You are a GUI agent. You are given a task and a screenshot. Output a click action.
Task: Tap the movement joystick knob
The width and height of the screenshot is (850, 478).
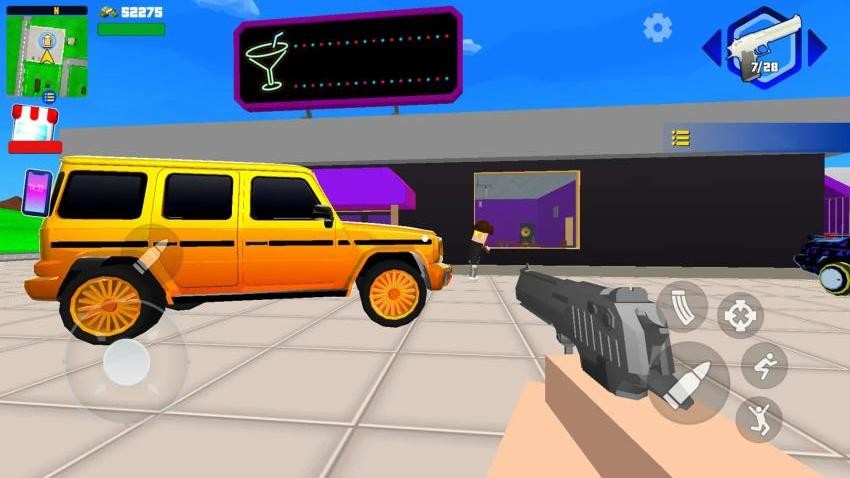126,361
